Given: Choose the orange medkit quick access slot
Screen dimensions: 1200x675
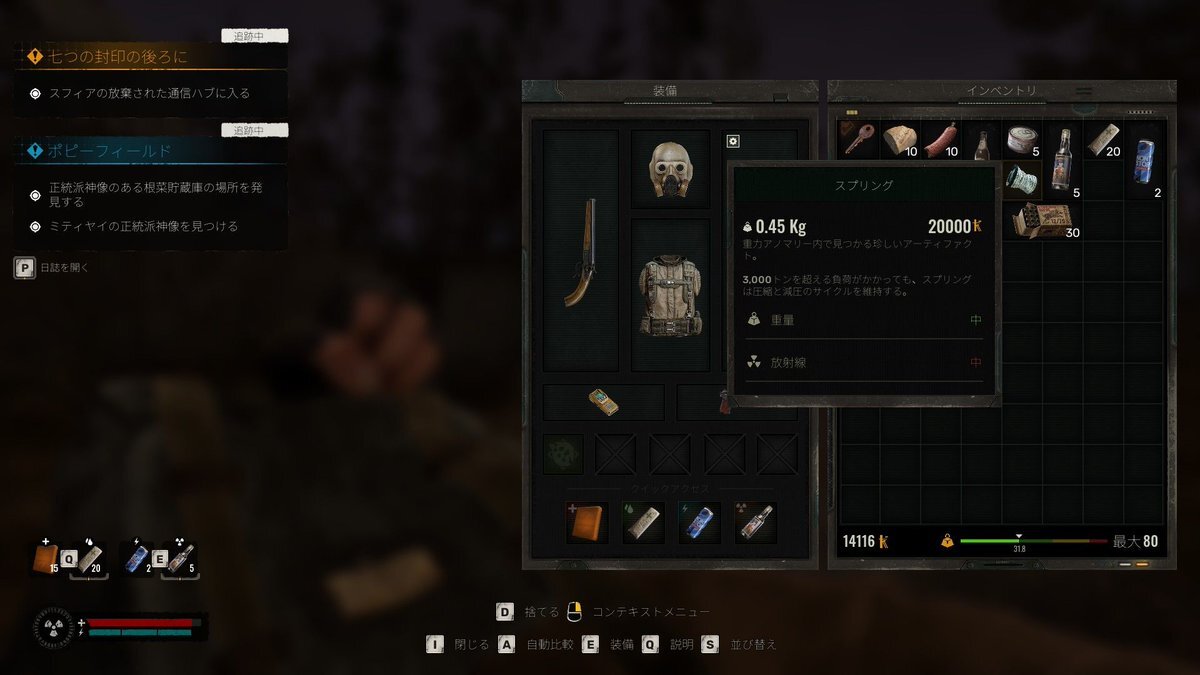Looking at the screenshot, I should 586,523.
